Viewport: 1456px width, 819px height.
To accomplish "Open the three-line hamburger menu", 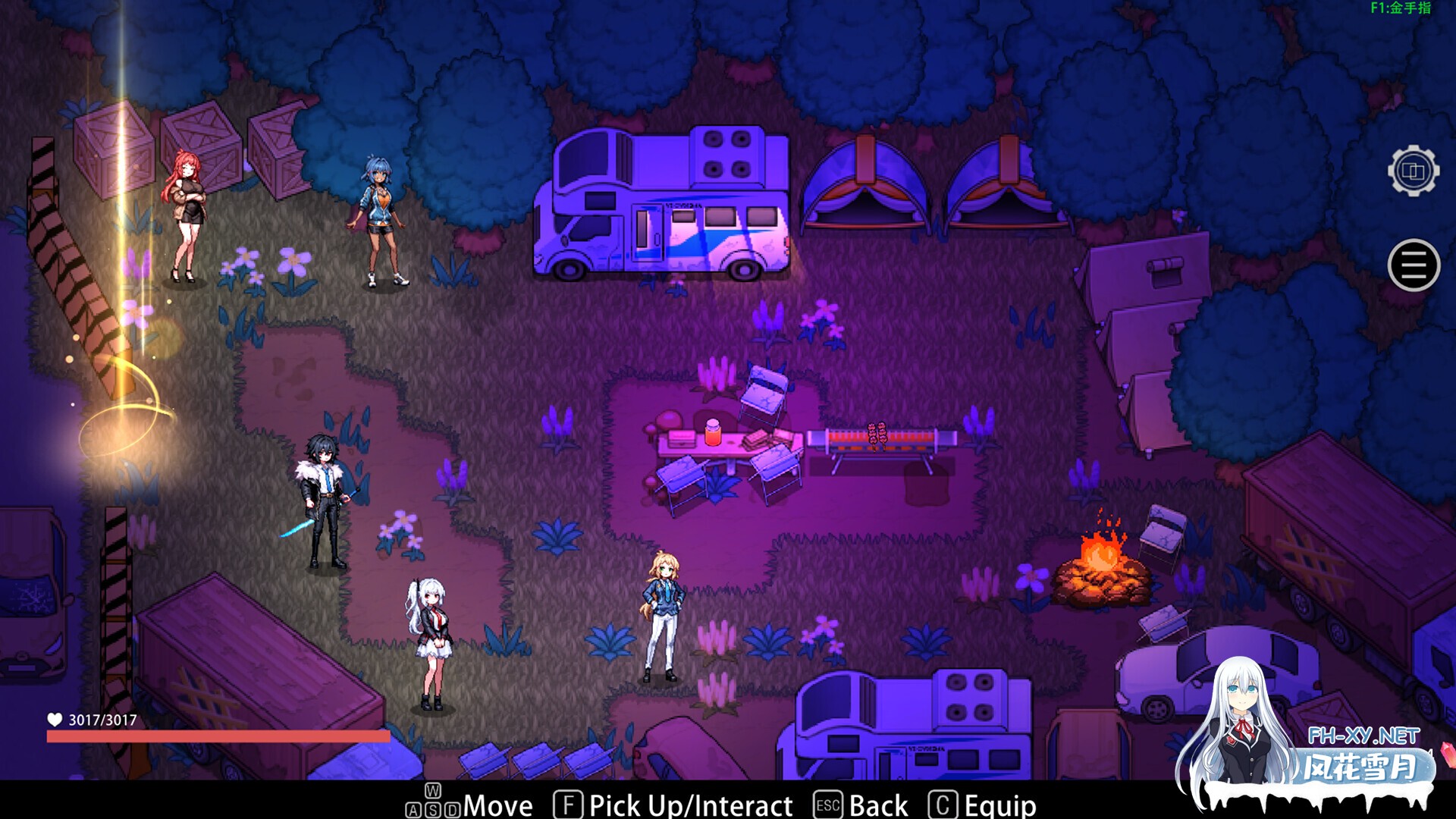I will 1414,265.
